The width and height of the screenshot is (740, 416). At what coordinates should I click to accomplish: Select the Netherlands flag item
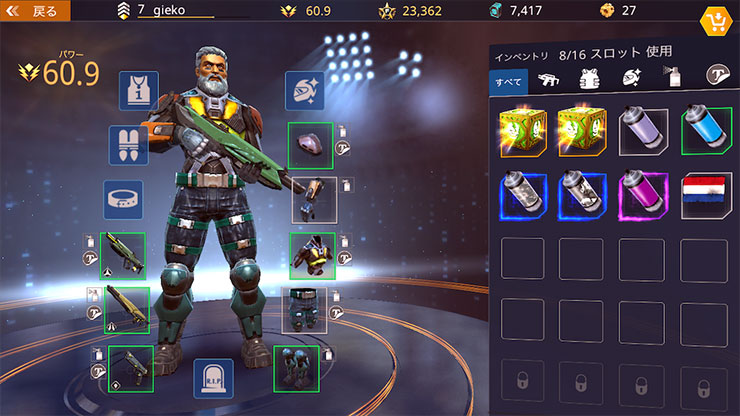click(x=704, y=195)
